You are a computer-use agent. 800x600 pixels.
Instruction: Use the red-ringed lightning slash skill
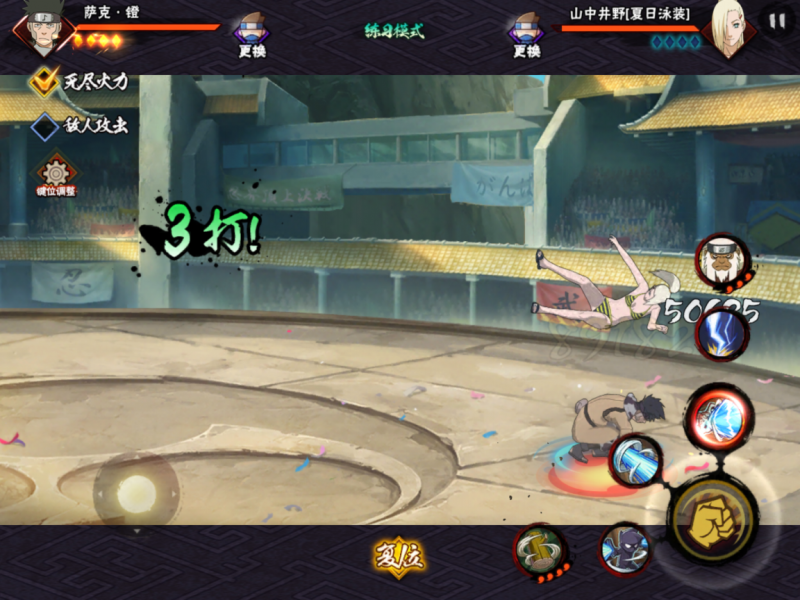pos(718,416)
